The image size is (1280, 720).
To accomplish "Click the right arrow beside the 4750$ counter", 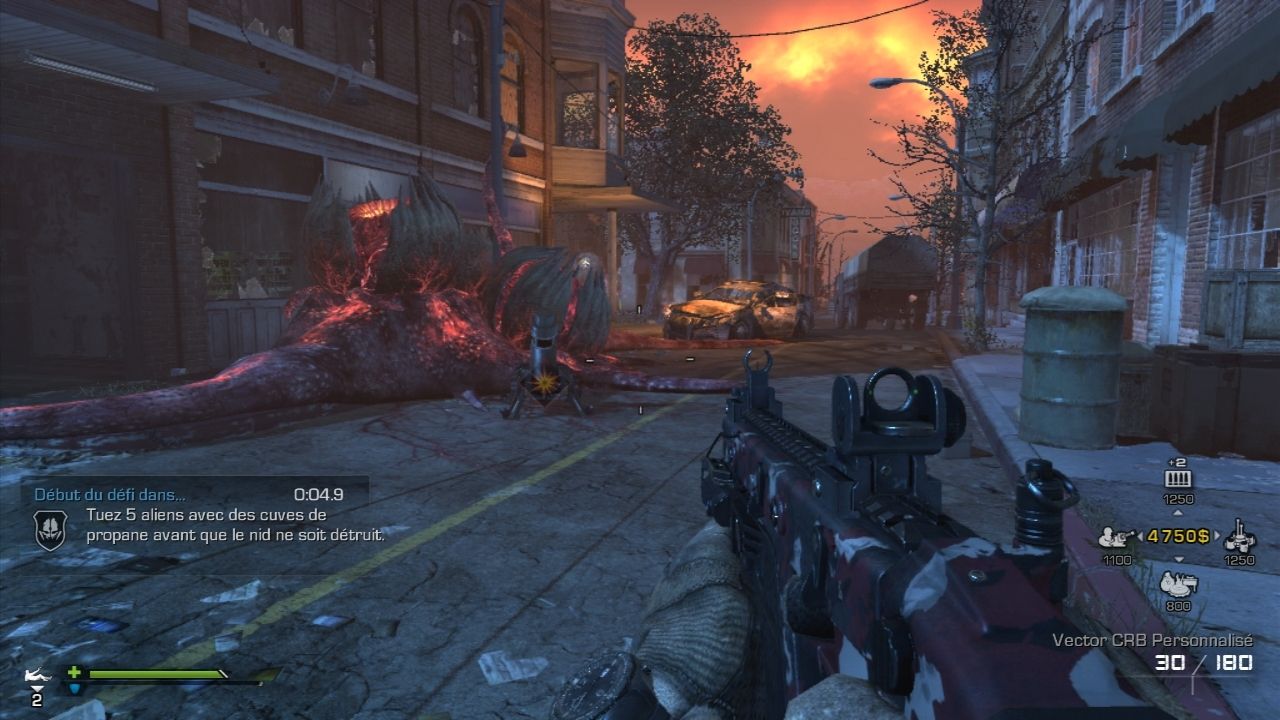I will click(x=1217, y=535).
